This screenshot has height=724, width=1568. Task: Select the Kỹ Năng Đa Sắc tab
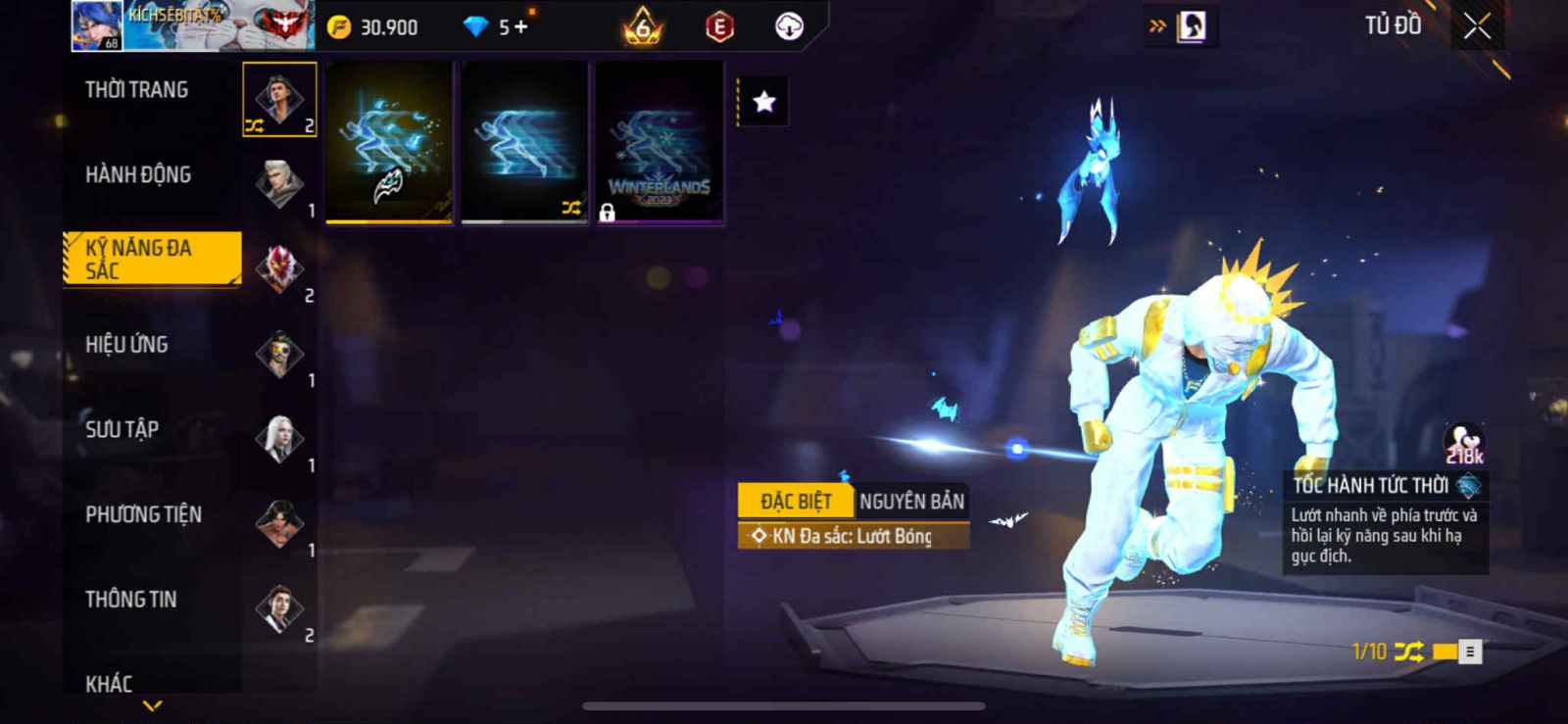click(151, 259)
